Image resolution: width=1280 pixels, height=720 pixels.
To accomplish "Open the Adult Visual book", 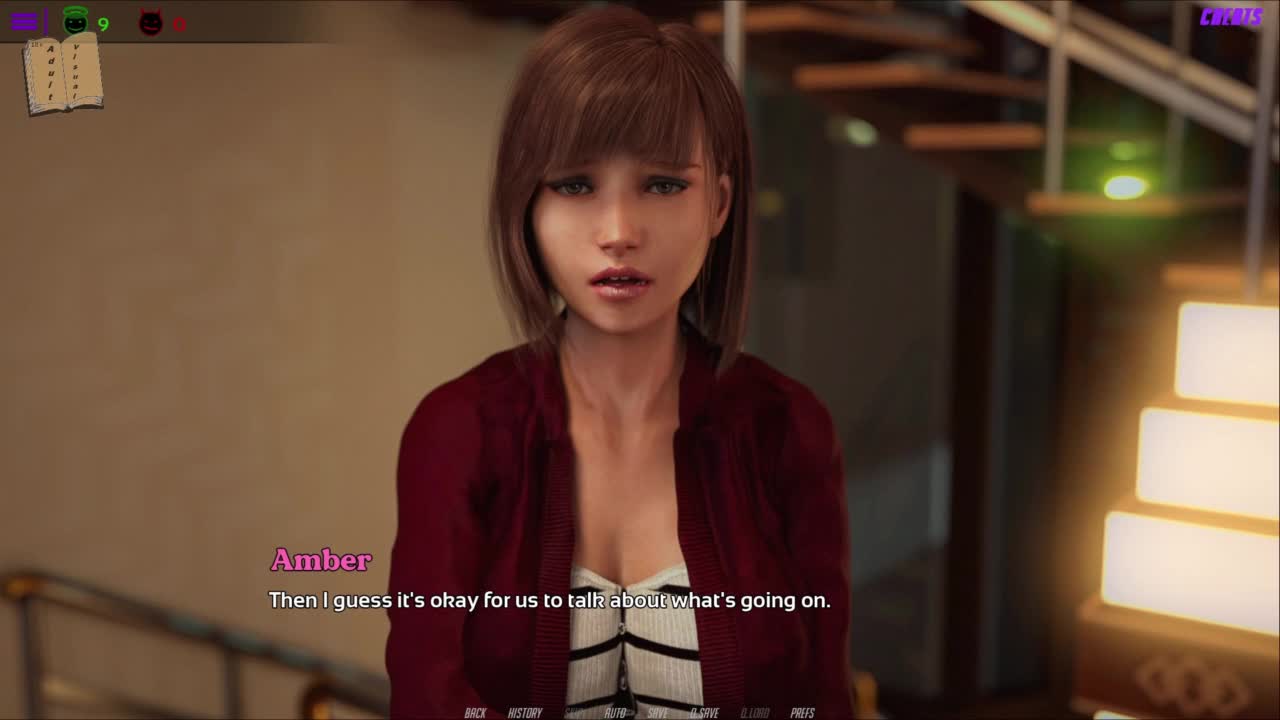I will coord(63,74).
